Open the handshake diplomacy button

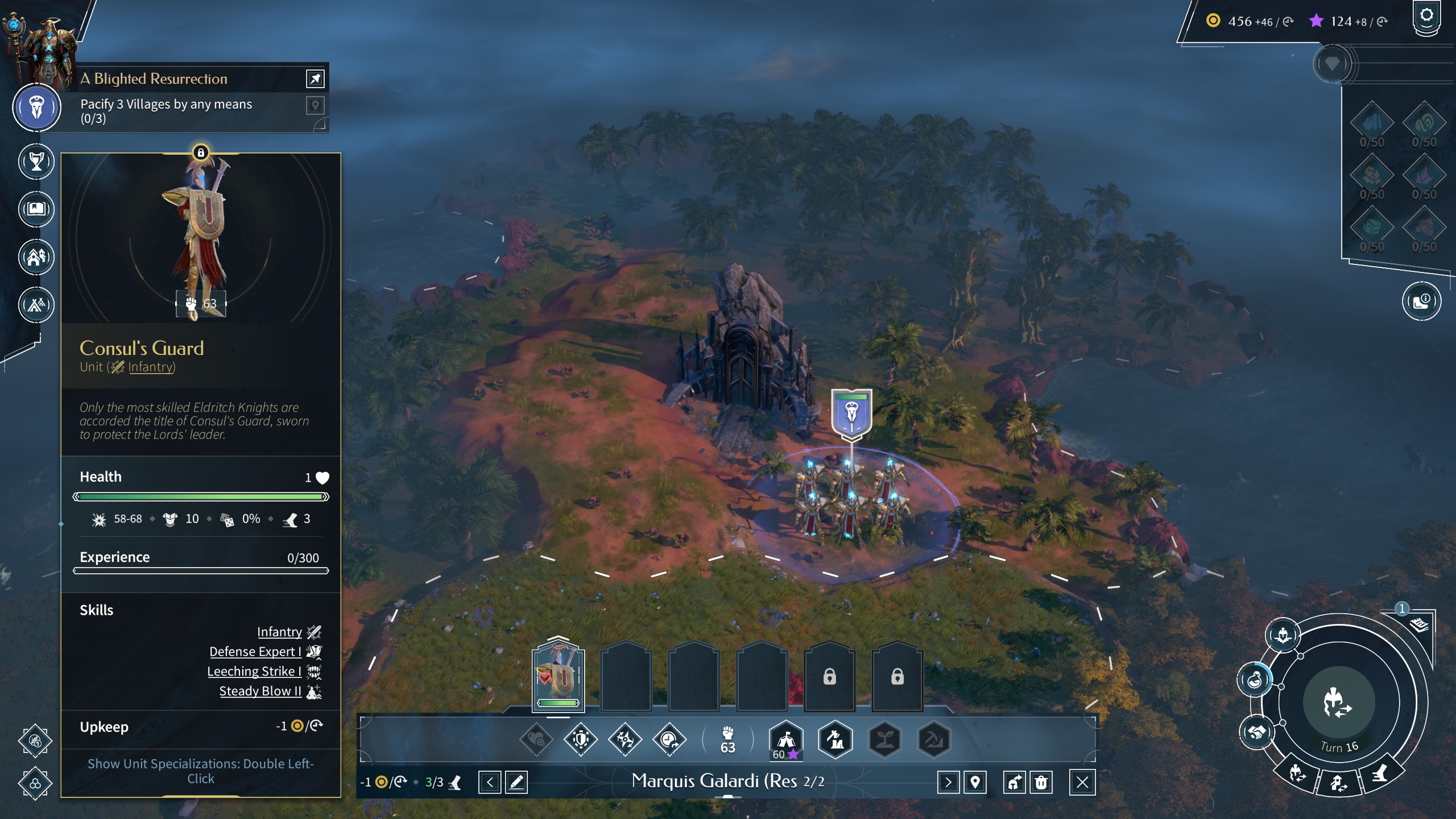coord(1257,731)
